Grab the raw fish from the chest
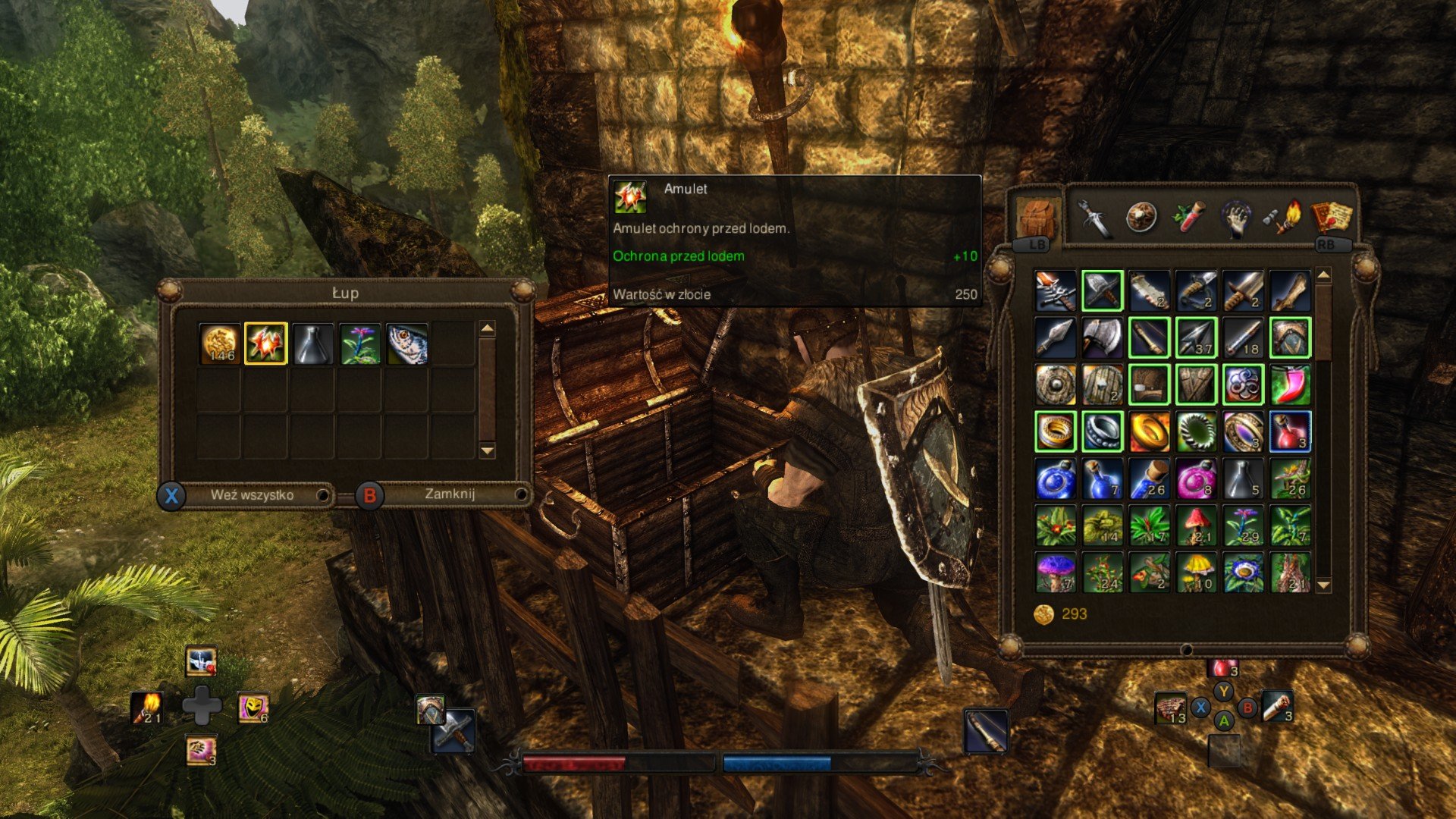 (x=406, y=344)
